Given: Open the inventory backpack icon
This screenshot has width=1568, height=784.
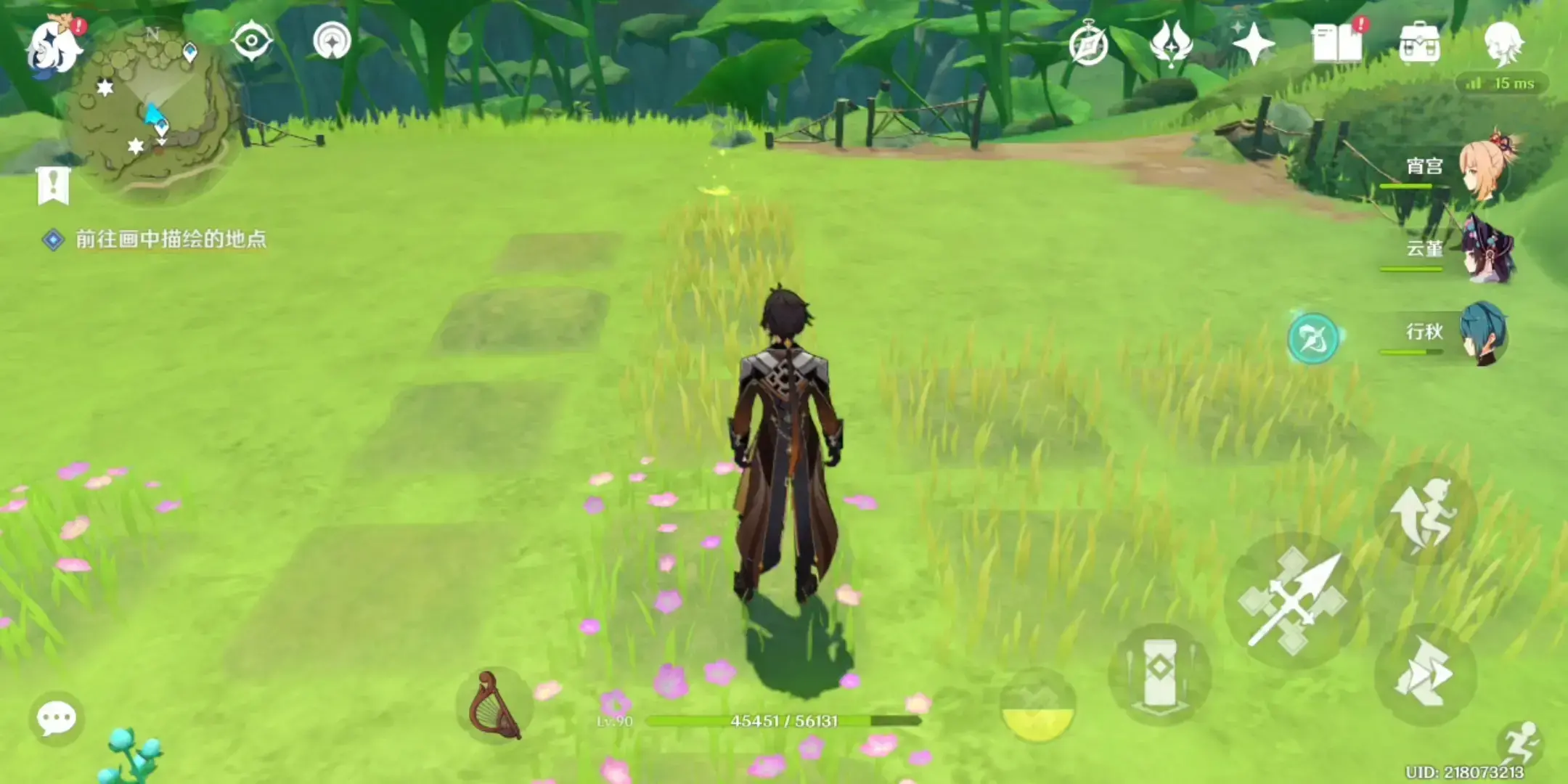Looking at the screenshot, I should pos(1419,44).
